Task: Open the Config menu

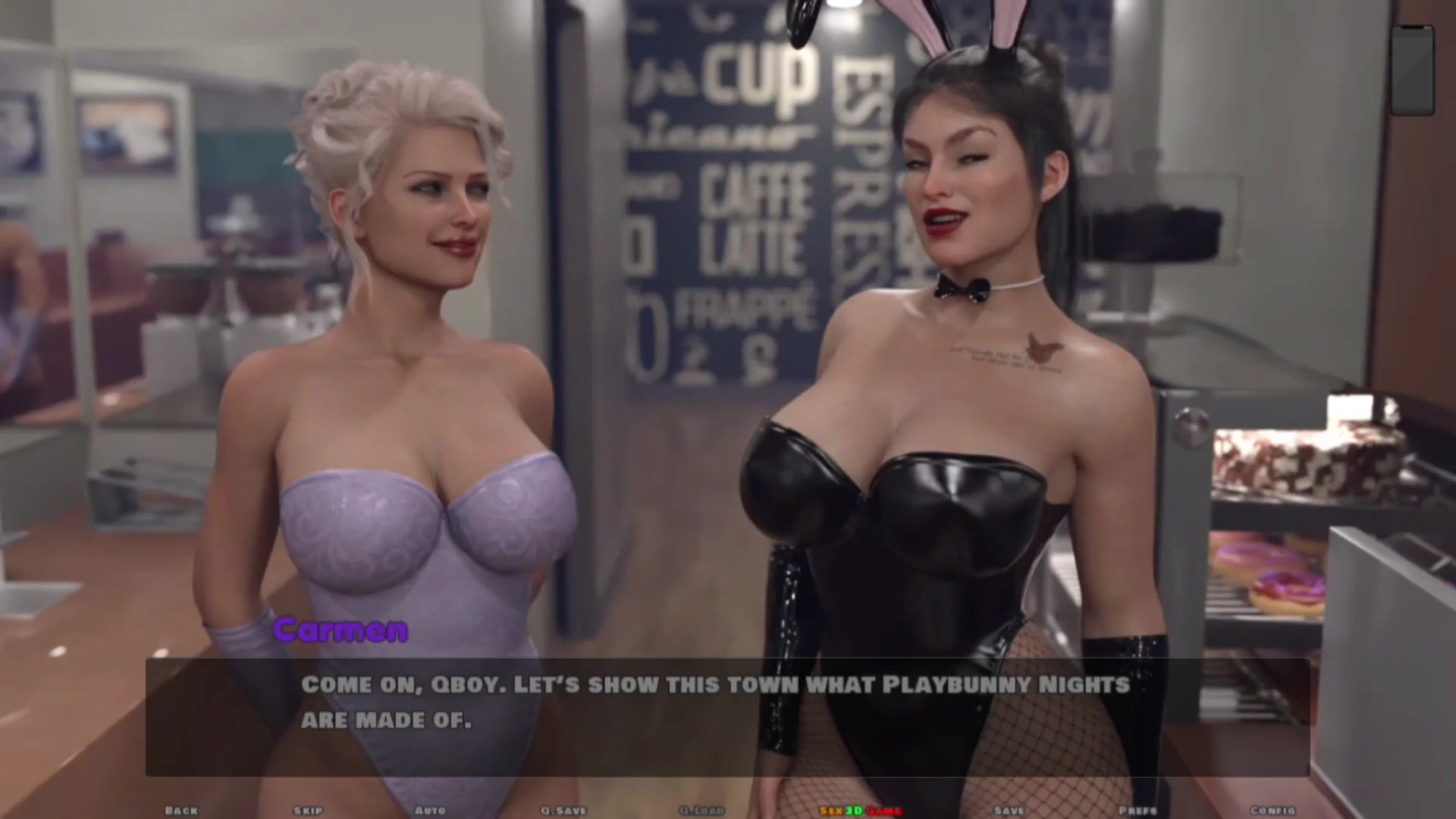Action: point(1275,810)
